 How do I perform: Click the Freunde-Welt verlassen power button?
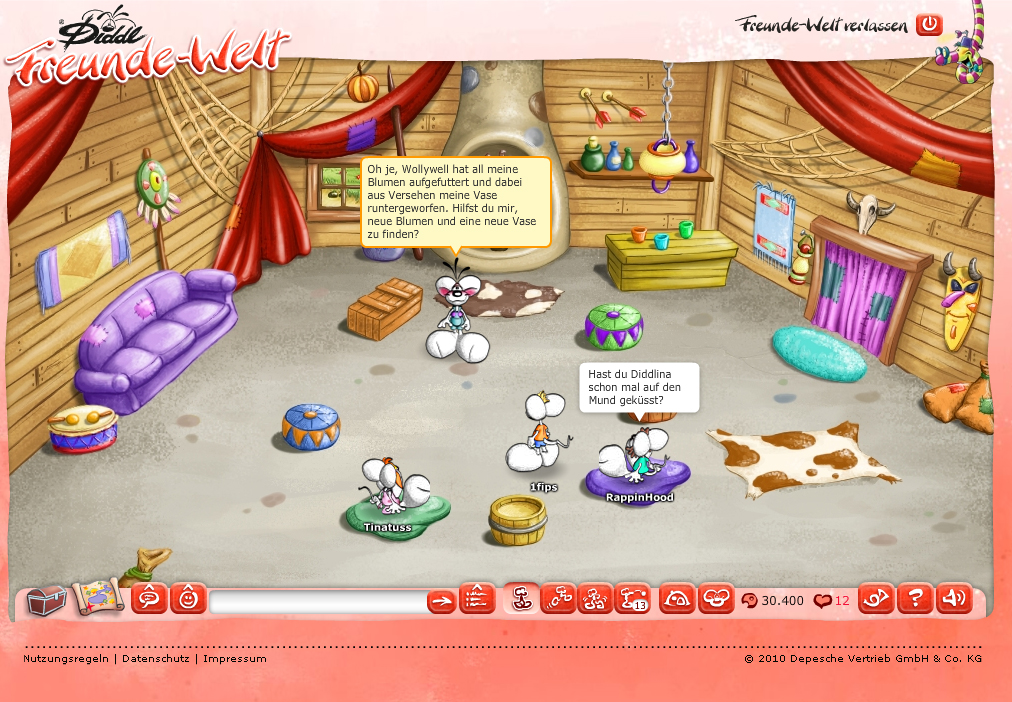click(x=929, y=24)
